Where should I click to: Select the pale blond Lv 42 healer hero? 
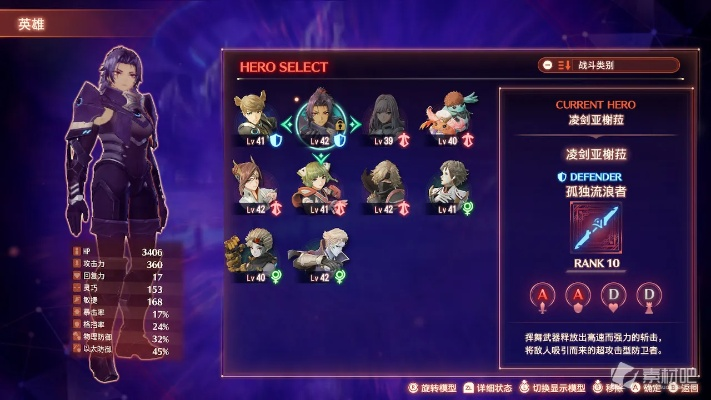click(320, 255)
